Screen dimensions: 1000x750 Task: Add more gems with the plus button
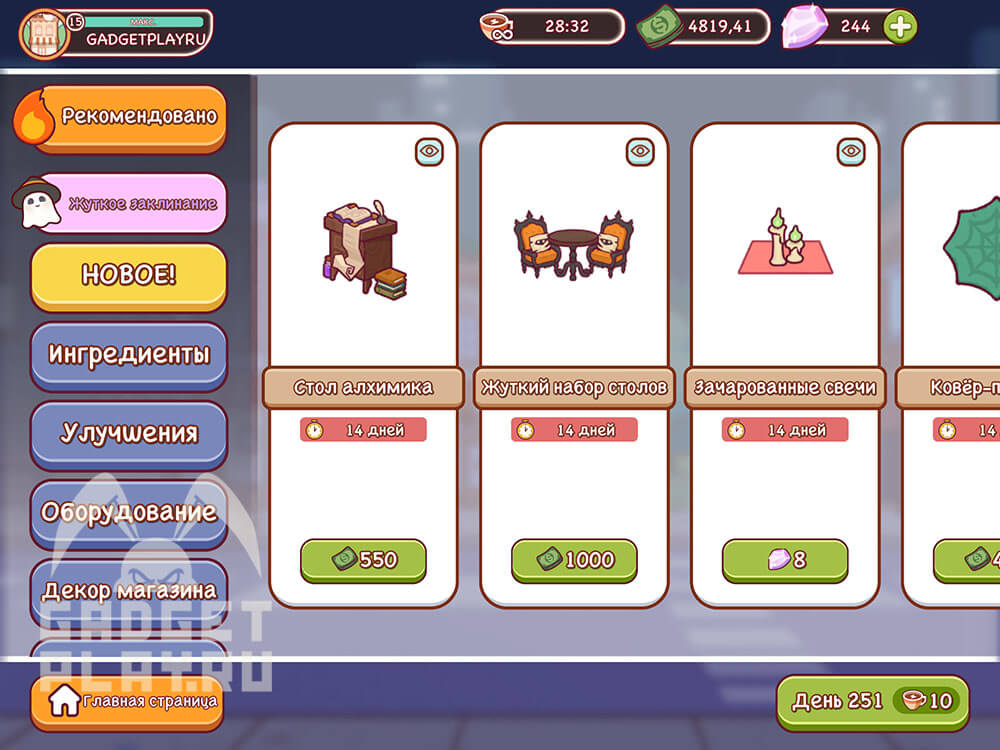coord(900,27)
